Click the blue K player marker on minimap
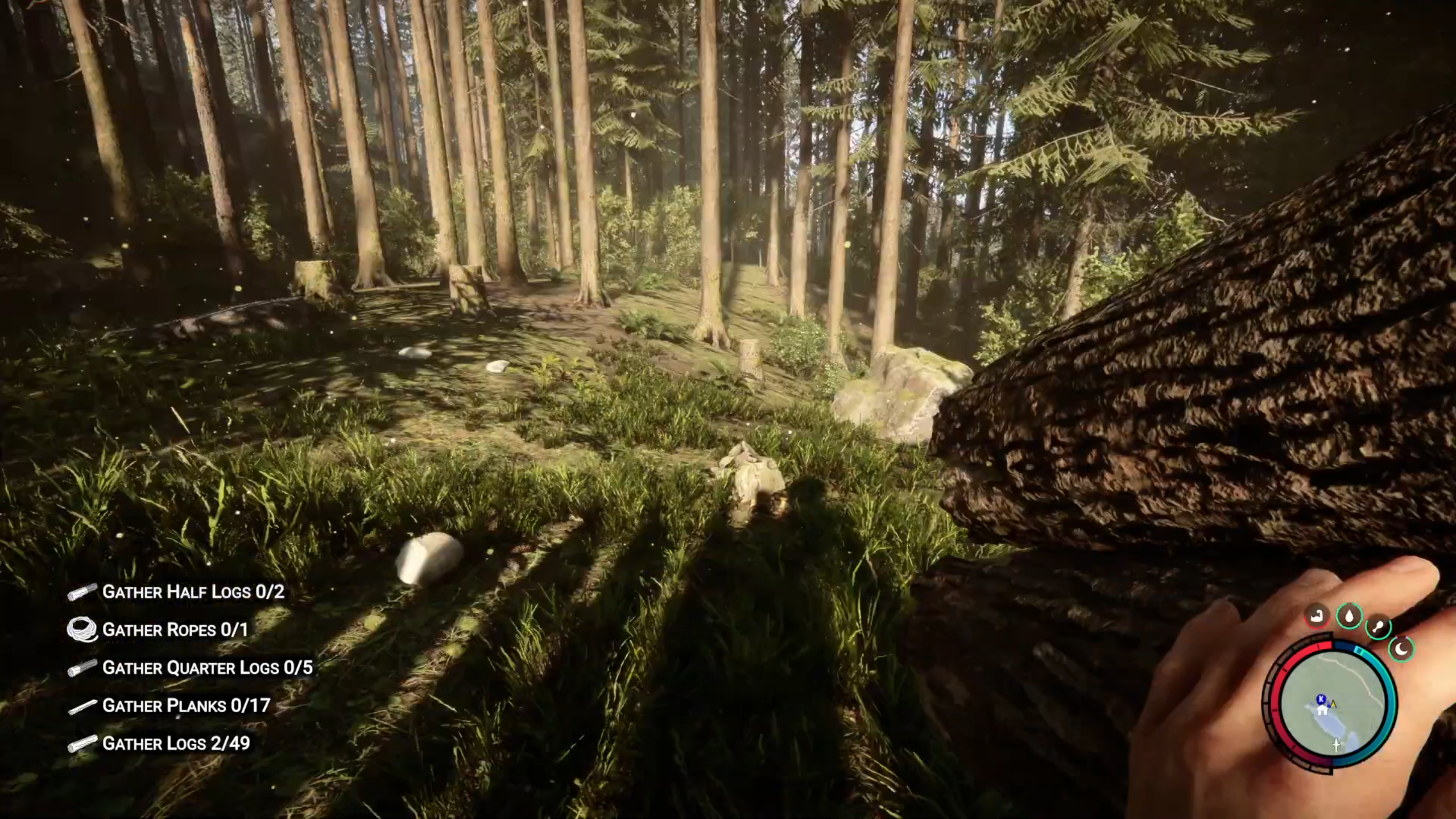Viewport: 1456px width, 819px height. pos(1321,698)
